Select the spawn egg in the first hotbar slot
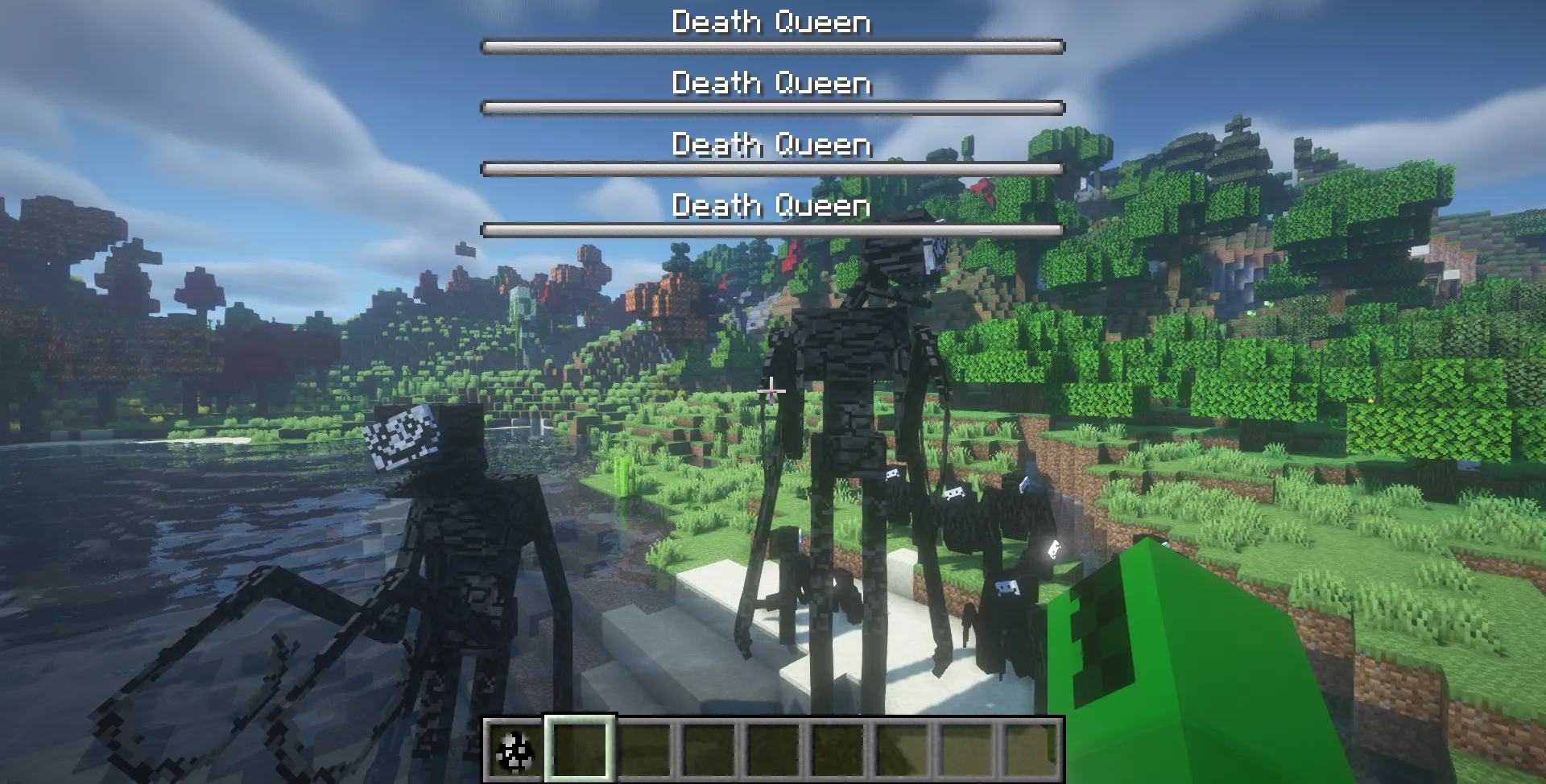This screenshot has height=784, width=1546. click(515, 750)
